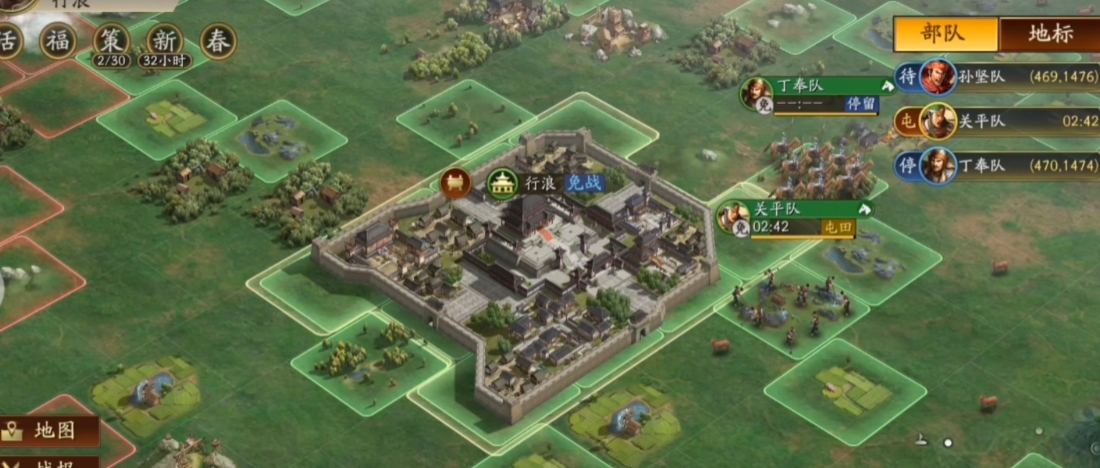The height and width of the screenshot is (468, 1100).
Task: Open the 春 spring event icon
Action: tap(218, 41)
